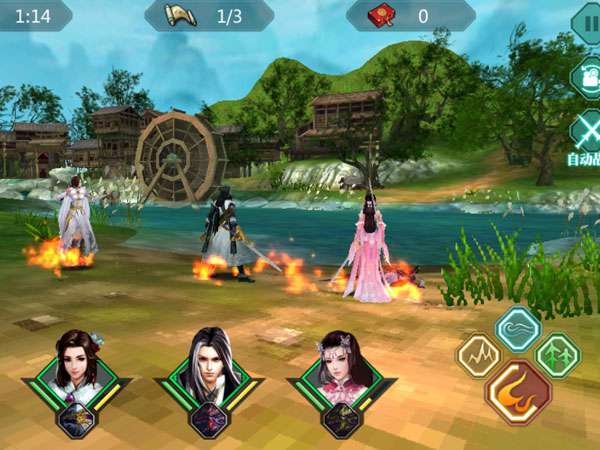Screen dimensions: 600x450
Task: Use the skill under the swordsman portrait
Action: (208, 420)
